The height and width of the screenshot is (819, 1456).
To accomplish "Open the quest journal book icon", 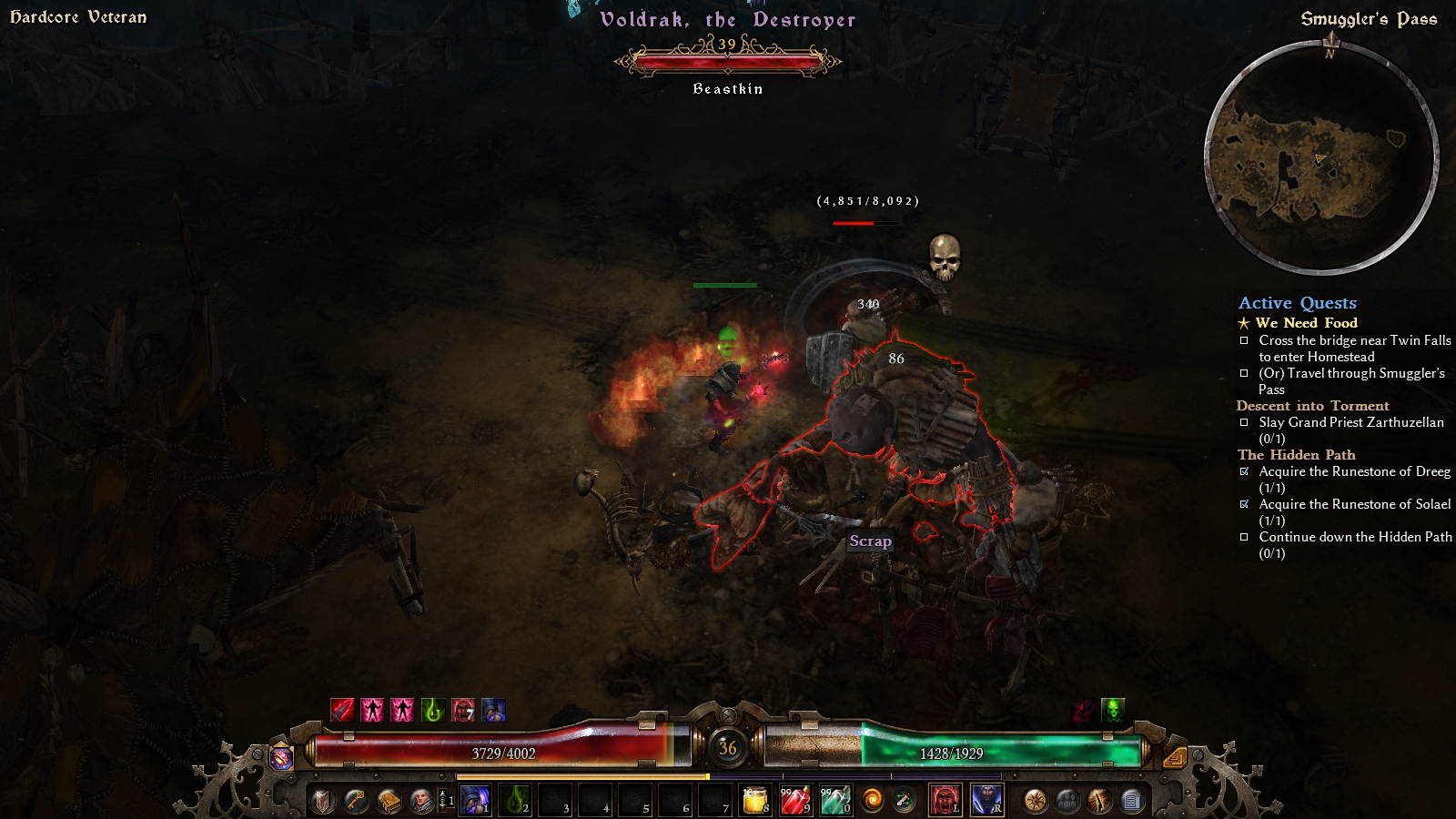I will [389, 801].
